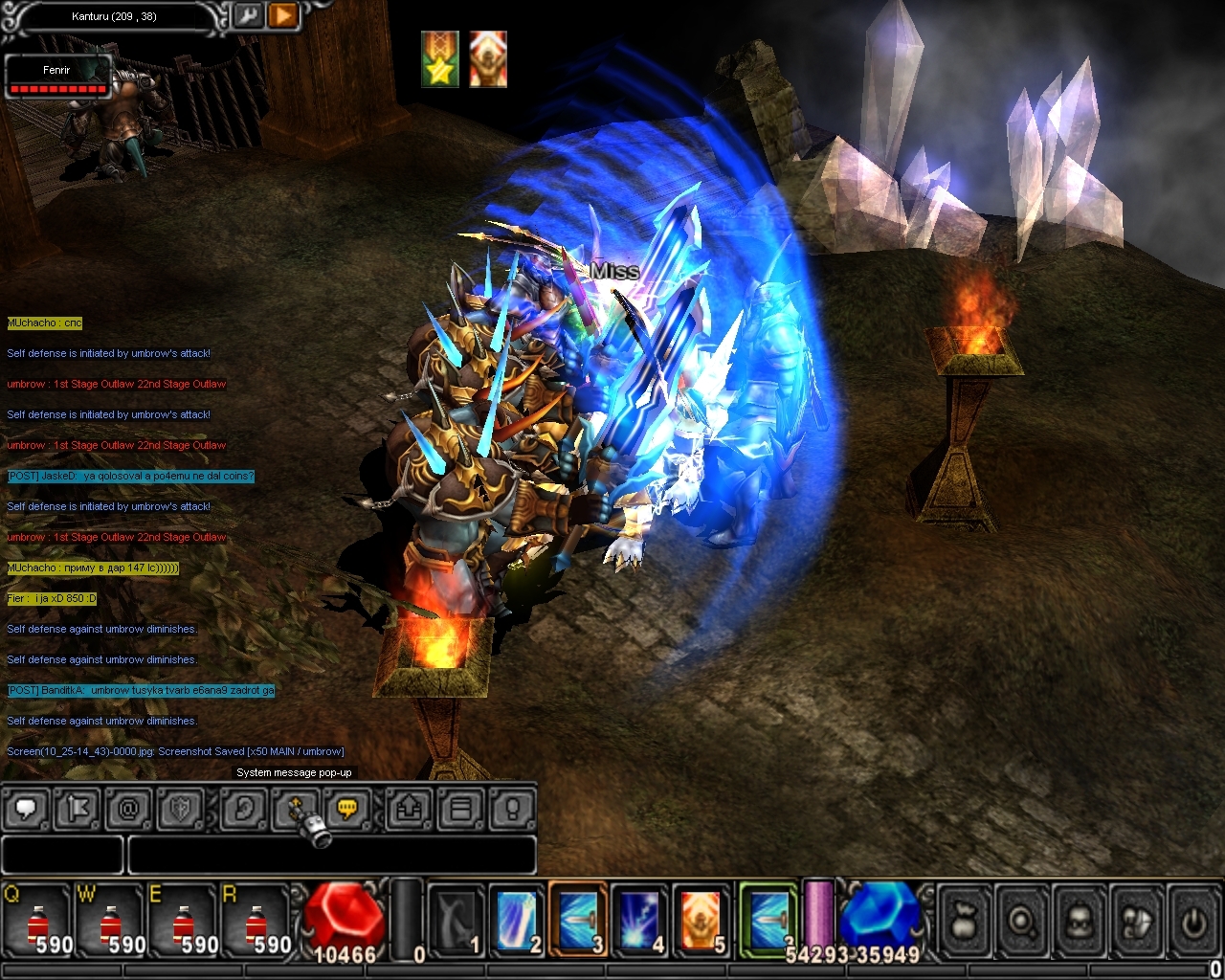Toggle the @ whisper chat button
Screen dimensions: 1225x980
tap(129, 810)
